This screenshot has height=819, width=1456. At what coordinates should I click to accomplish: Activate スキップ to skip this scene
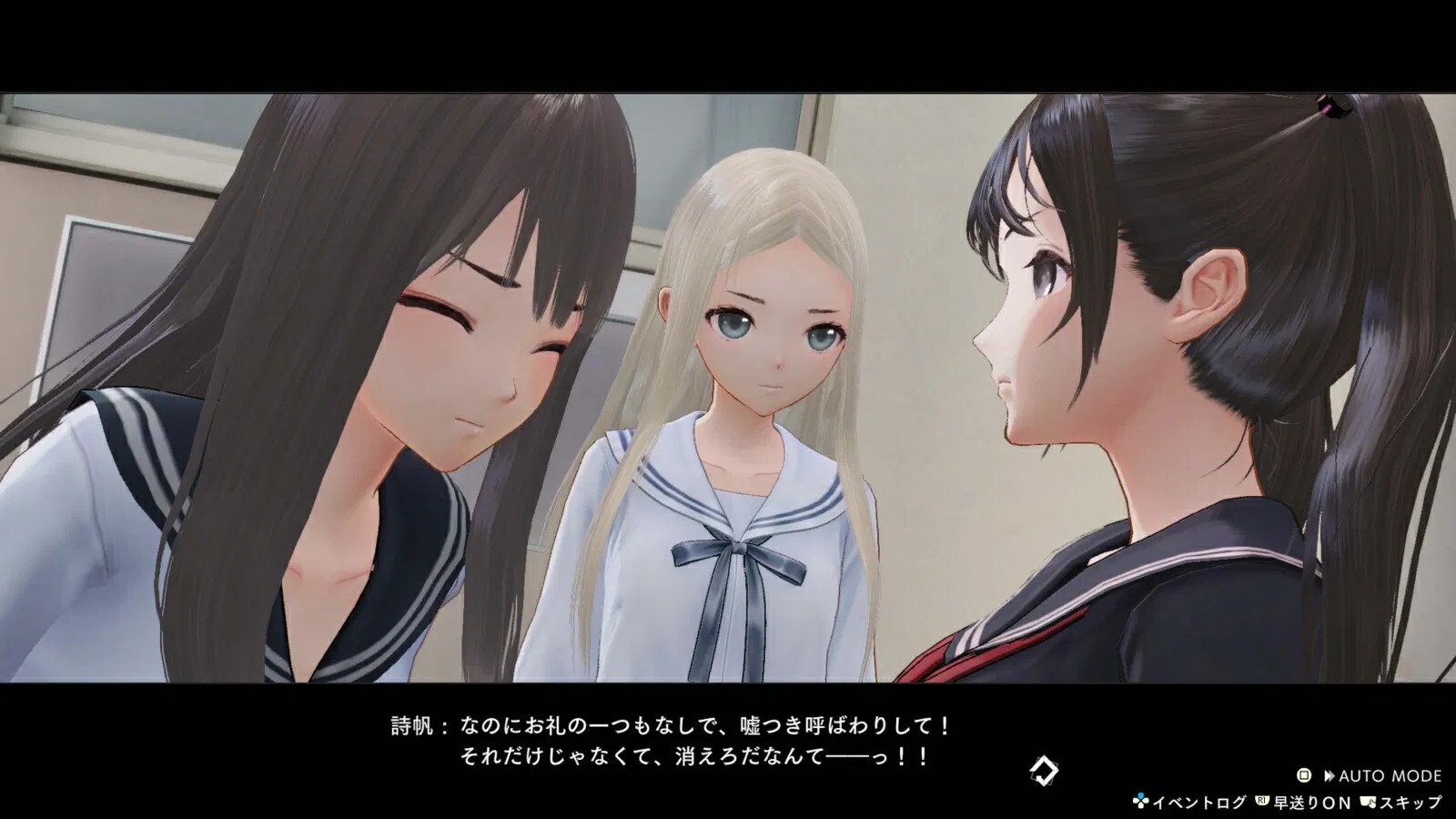pos(1410,803)
